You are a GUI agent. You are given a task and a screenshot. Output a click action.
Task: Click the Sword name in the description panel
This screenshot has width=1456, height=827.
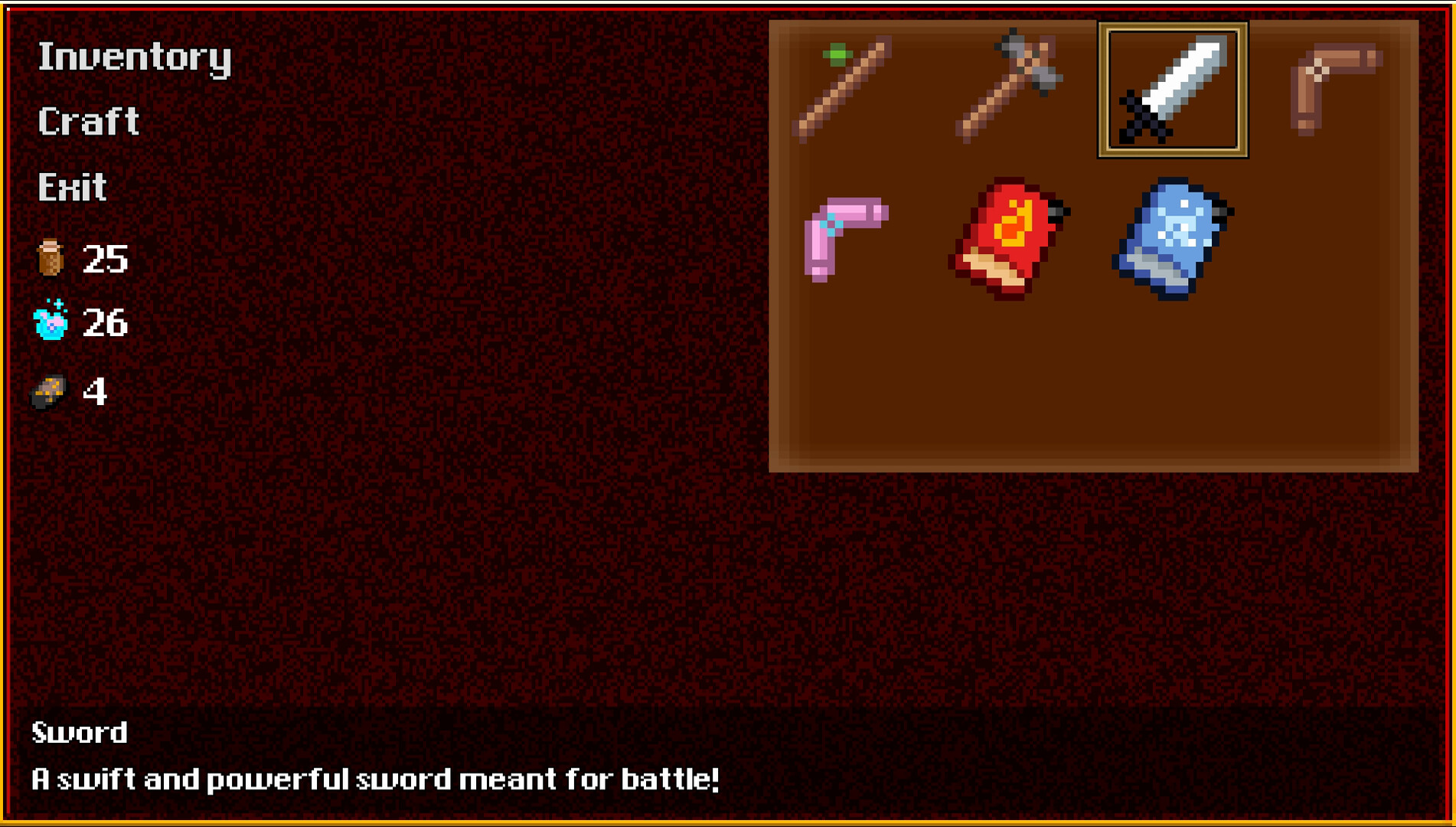[x=79, y=733]
